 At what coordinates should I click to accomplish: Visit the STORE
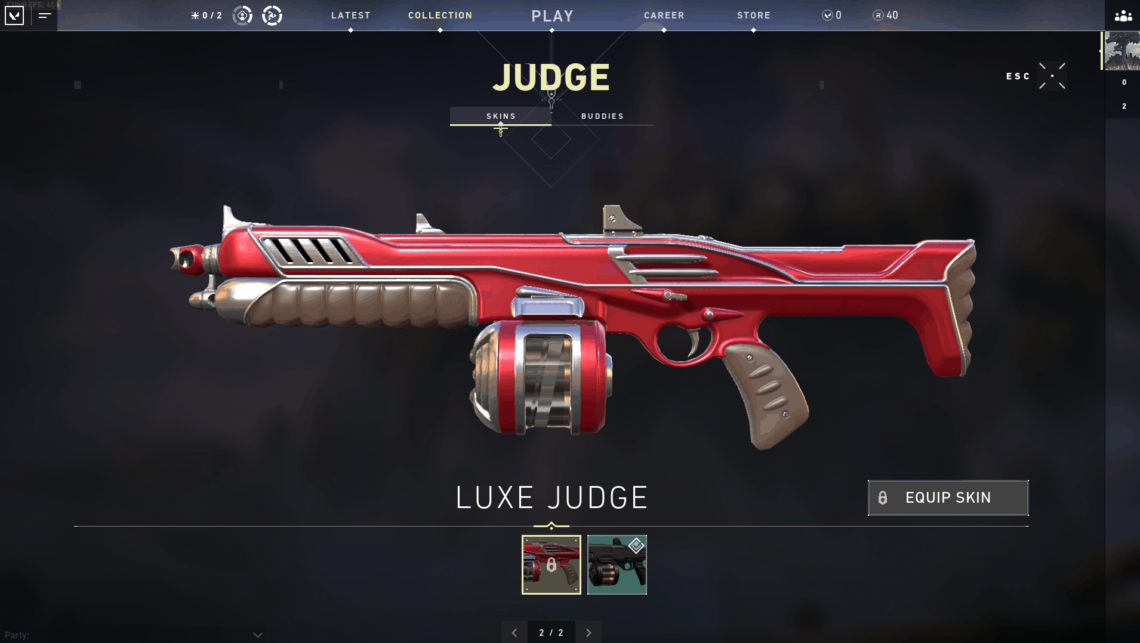(x=754, y=15)
